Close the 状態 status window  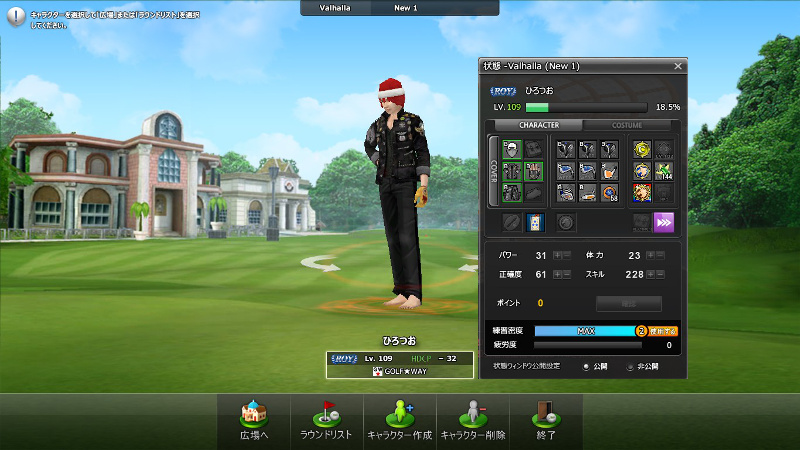[x=678, y=66]
